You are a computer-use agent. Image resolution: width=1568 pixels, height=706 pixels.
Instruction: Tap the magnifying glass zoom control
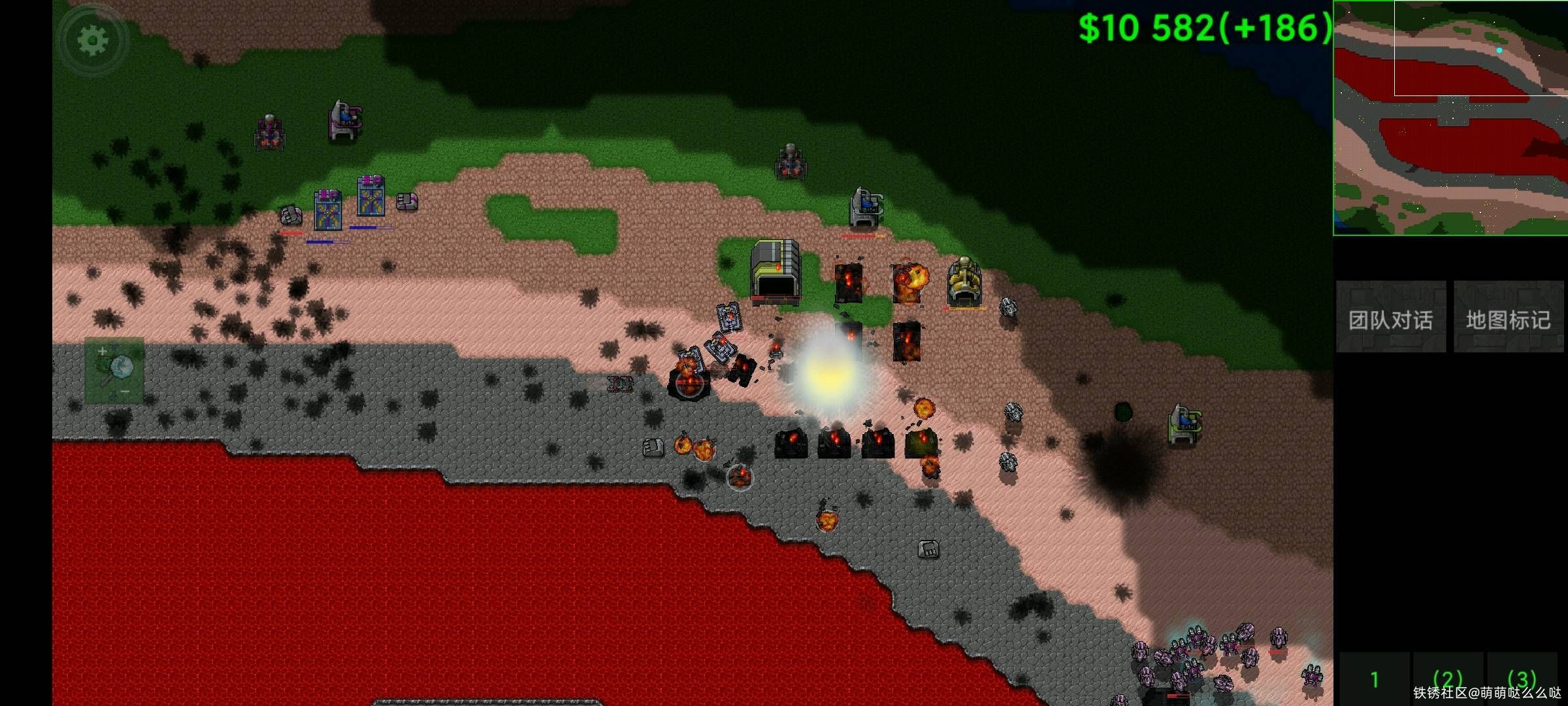click(114, 371)
